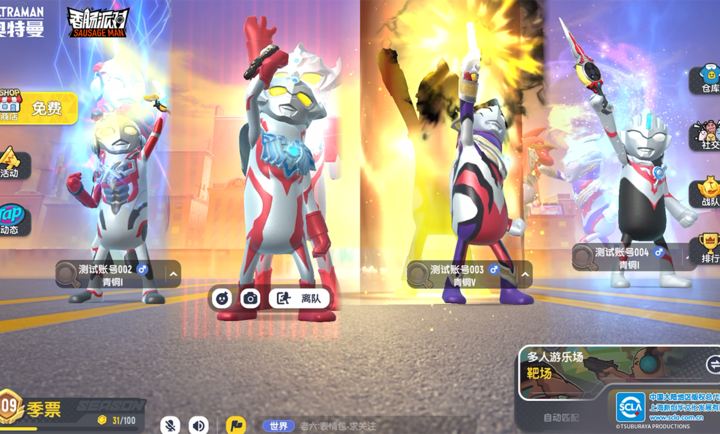Click the Auto Match (自动匹配) option
This screenshot has width=720, height=434.
pyautogui.click(x=561, y=417)
